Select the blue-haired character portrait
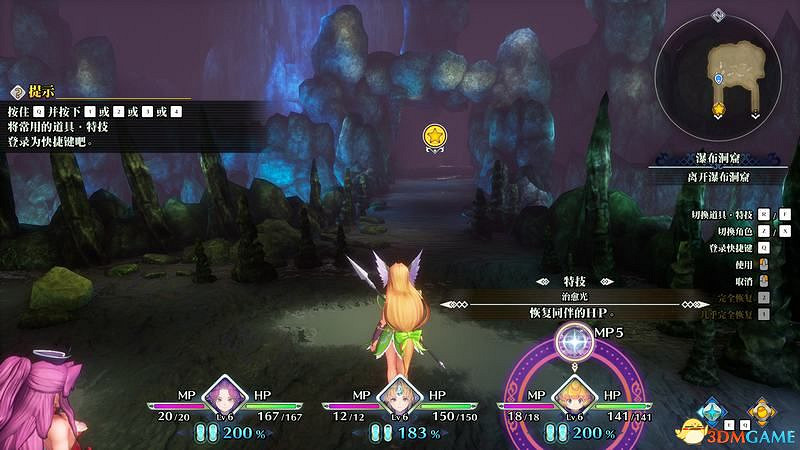Viewport: 800px width, 450px height. [399, 395]
